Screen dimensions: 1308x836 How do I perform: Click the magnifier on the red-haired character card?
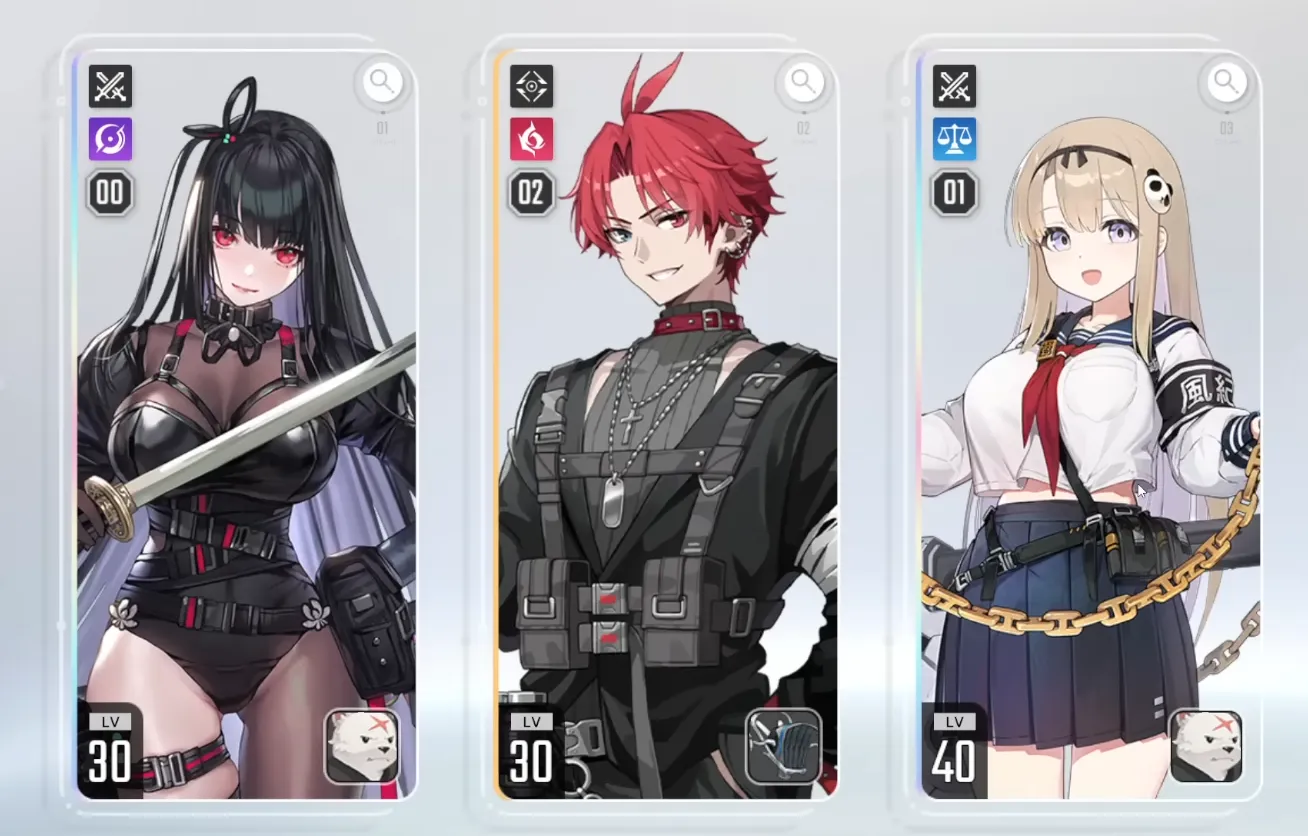[801, 84]
